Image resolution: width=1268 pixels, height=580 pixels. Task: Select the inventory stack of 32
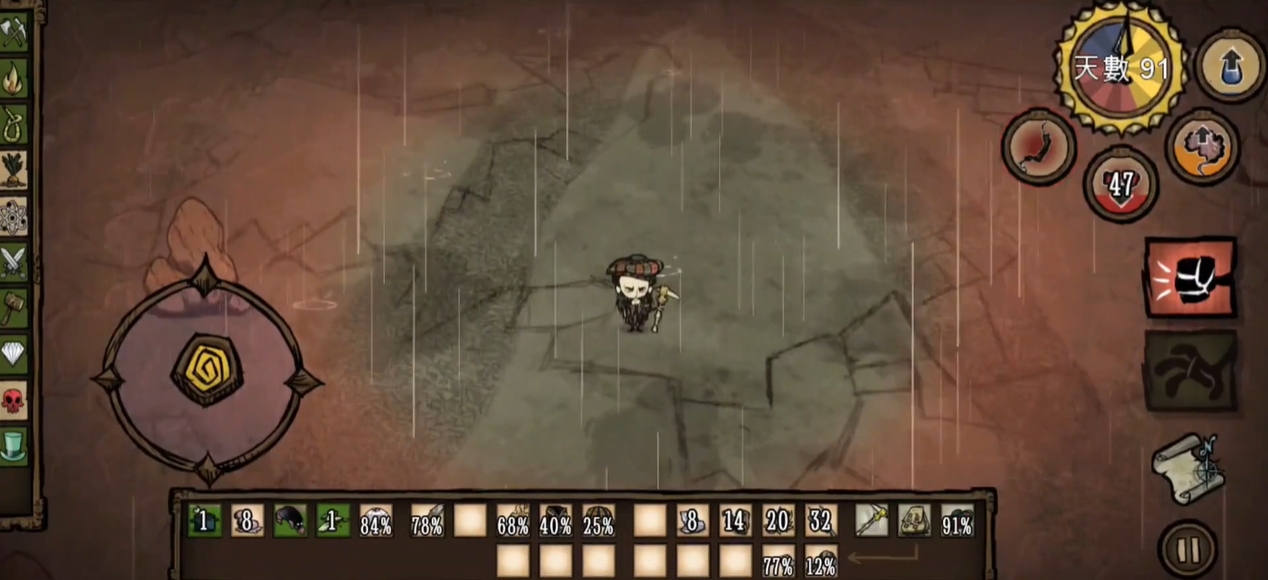822,520
